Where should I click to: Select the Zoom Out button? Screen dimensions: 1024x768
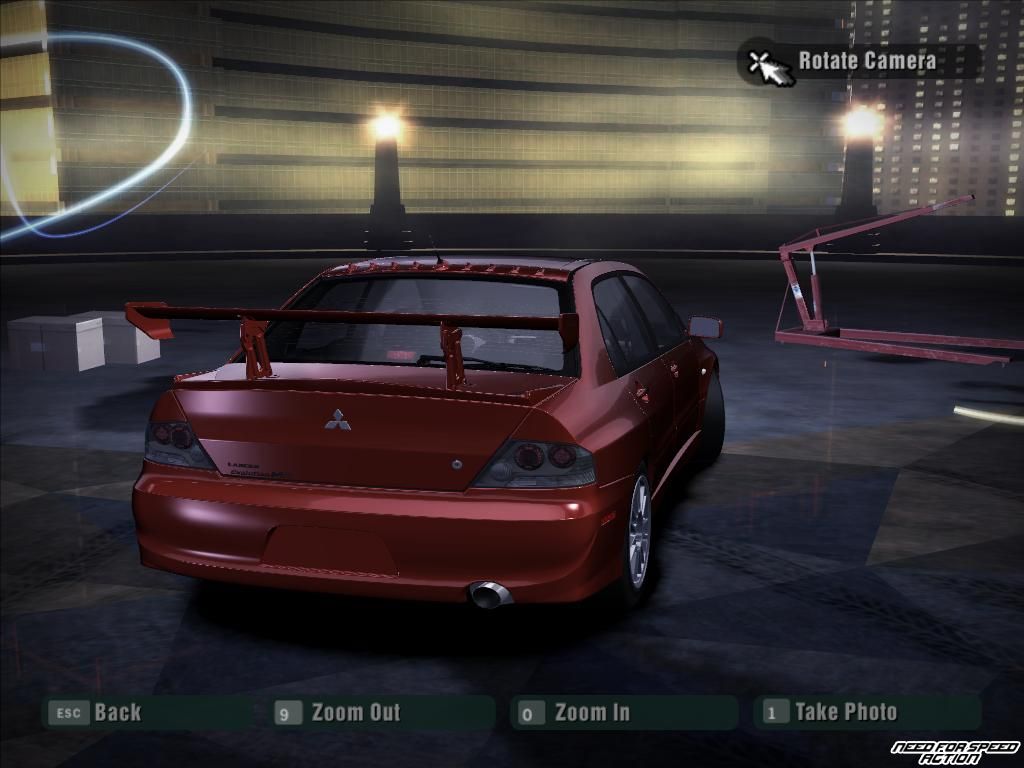(354, 713)
